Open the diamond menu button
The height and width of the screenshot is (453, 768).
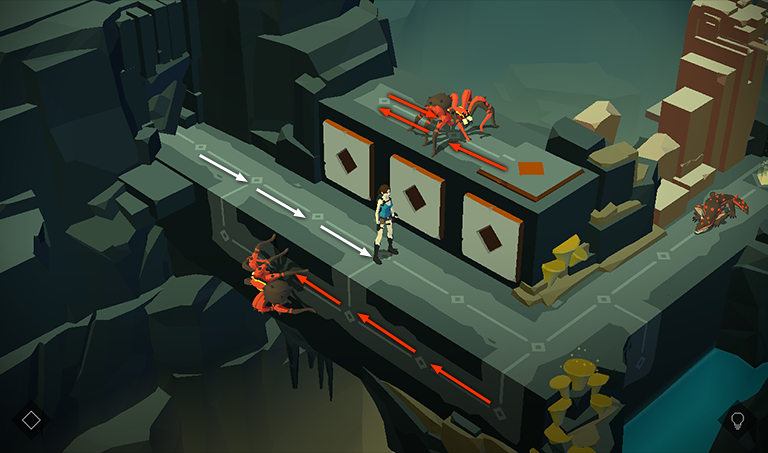[31, 419]
